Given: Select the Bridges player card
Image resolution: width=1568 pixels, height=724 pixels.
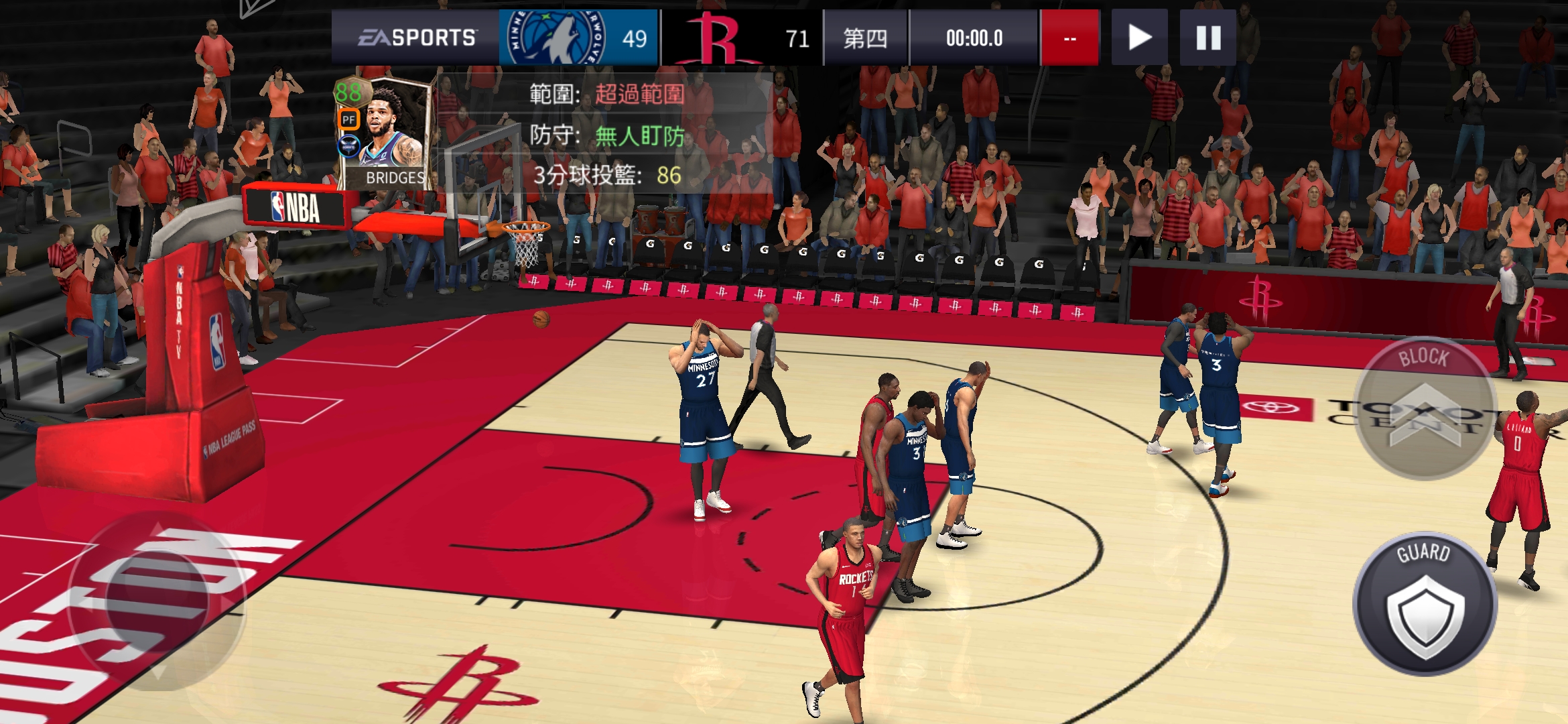Looking at the screenshot, I should [x=383, y=133].
